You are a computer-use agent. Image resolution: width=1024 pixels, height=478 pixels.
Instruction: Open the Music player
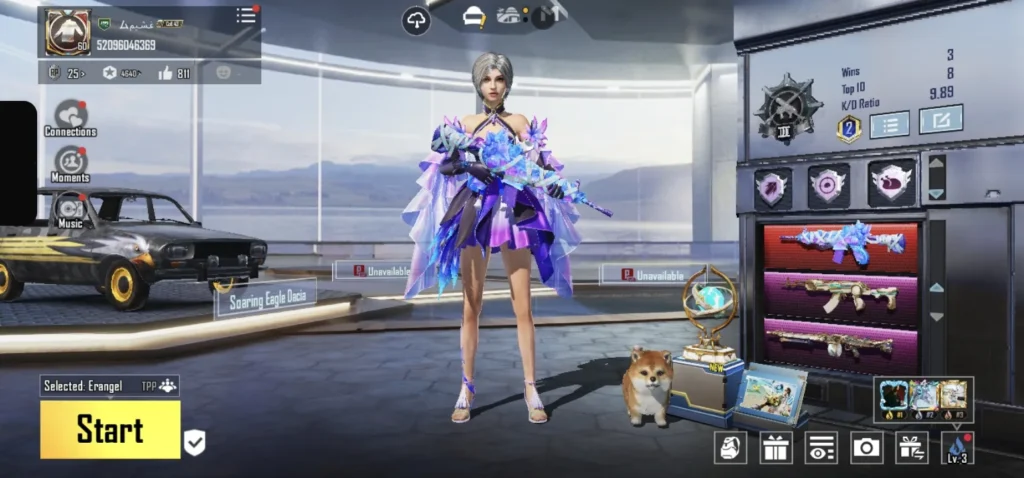[70, 209]
